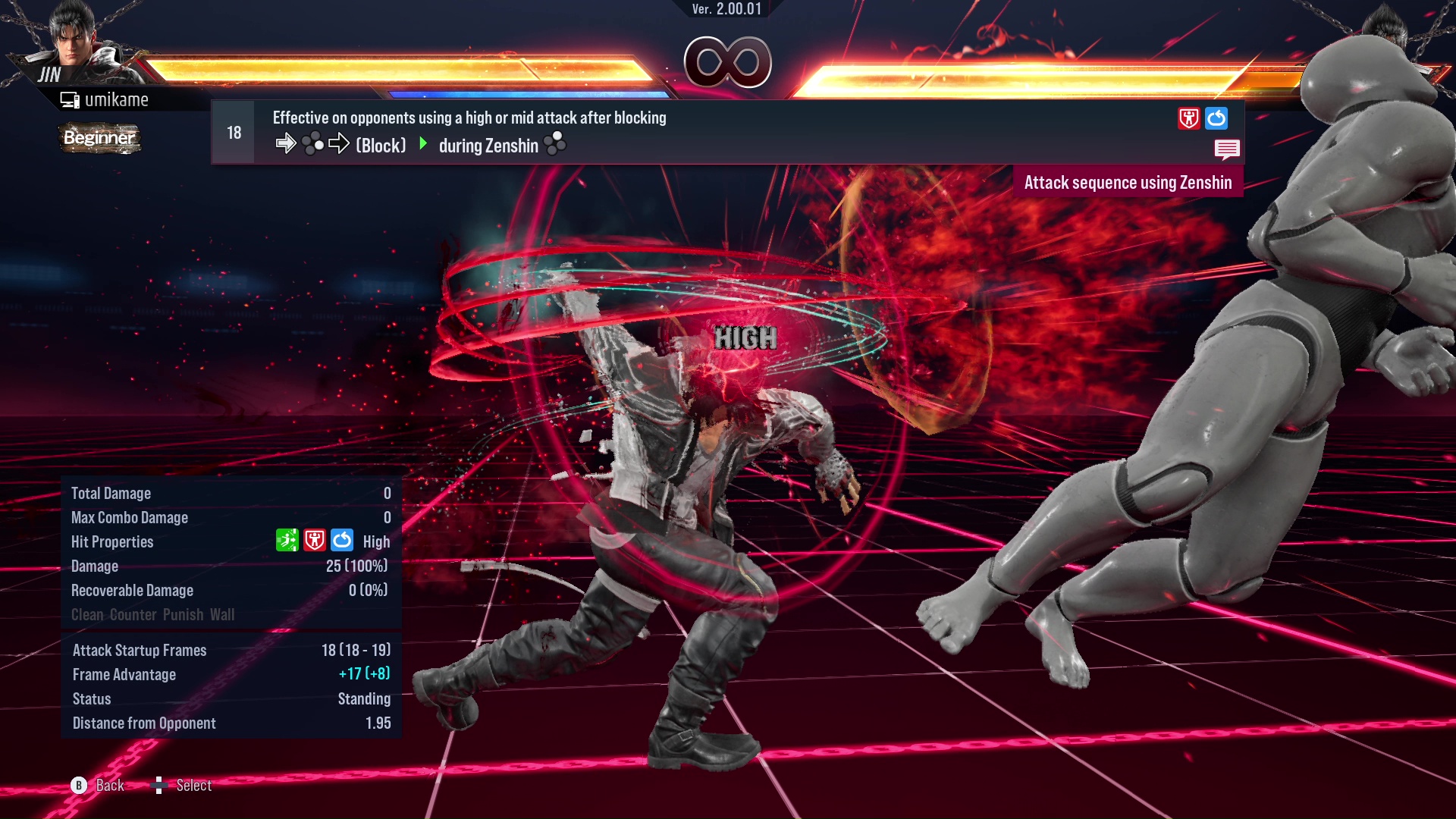1456x819 pixels.
Task: Open the Attack sequence using Zenshin banner
Action: click(x=1128, y=182)
